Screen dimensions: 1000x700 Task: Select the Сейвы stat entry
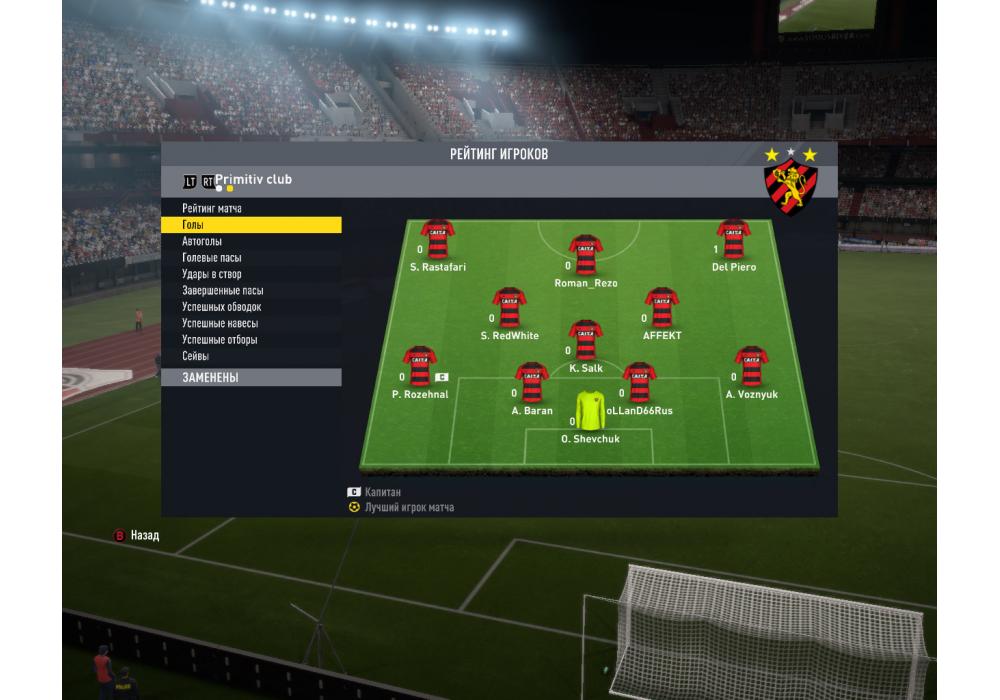tap(196, 356)
